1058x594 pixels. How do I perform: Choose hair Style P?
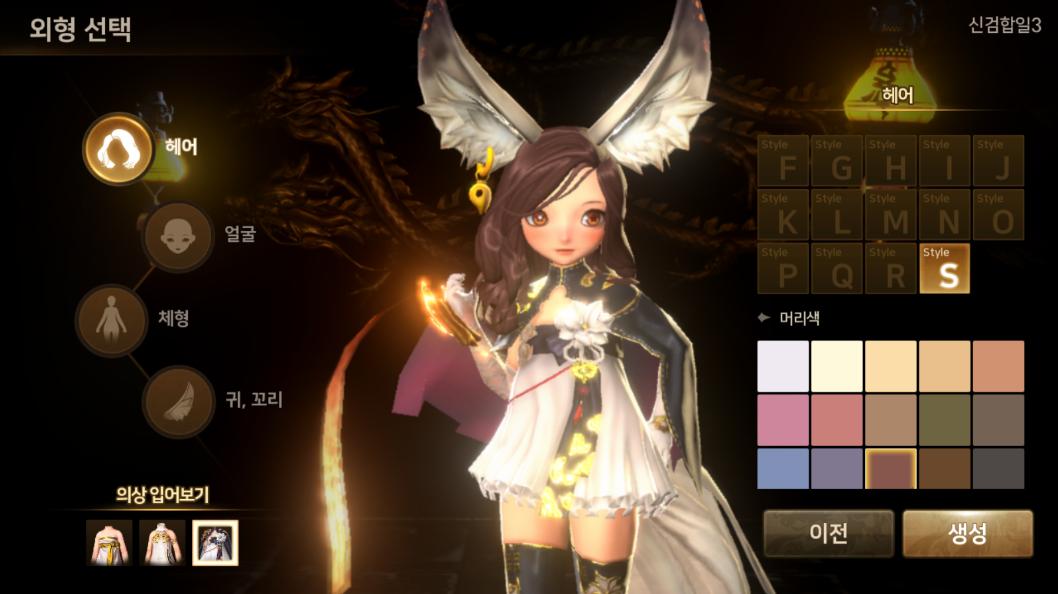pos(784,269)
